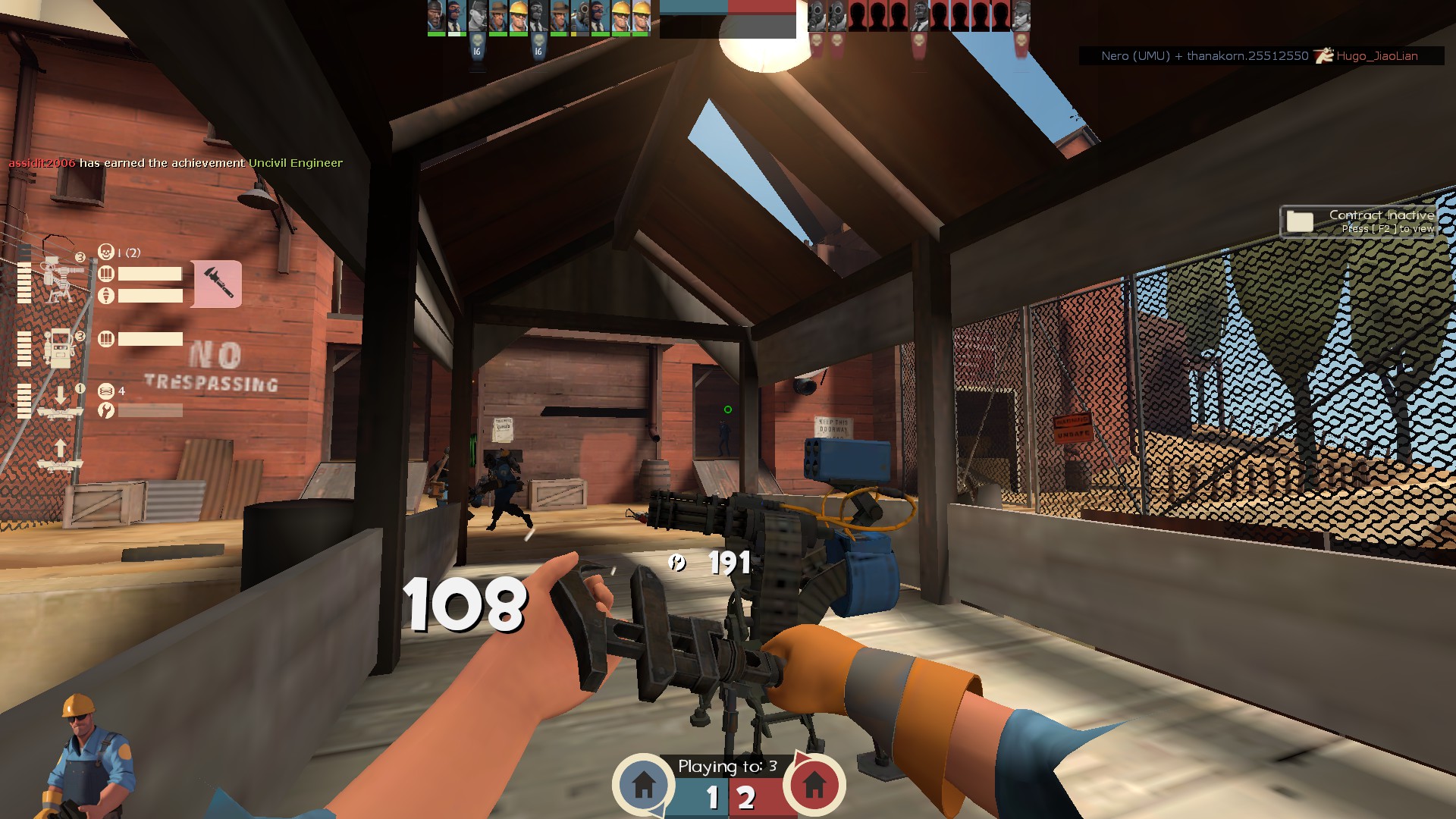The image size is (1456, 819).
Task: Open the Contract Inactive panel
Action: pos(1357,221)
